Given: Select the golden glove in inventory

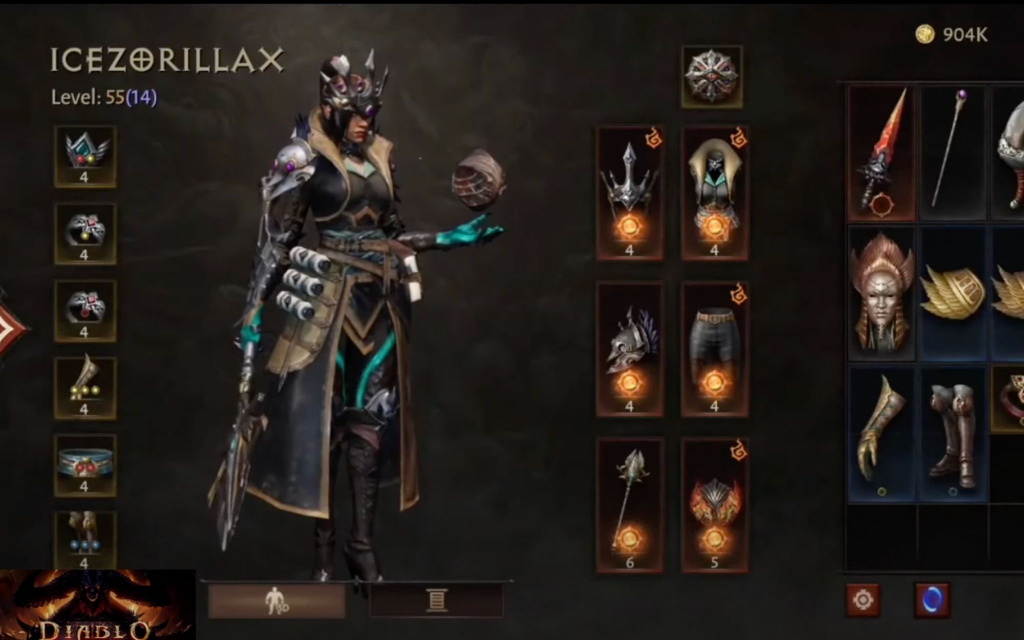Looking at the screenshot, I should 881,432.
